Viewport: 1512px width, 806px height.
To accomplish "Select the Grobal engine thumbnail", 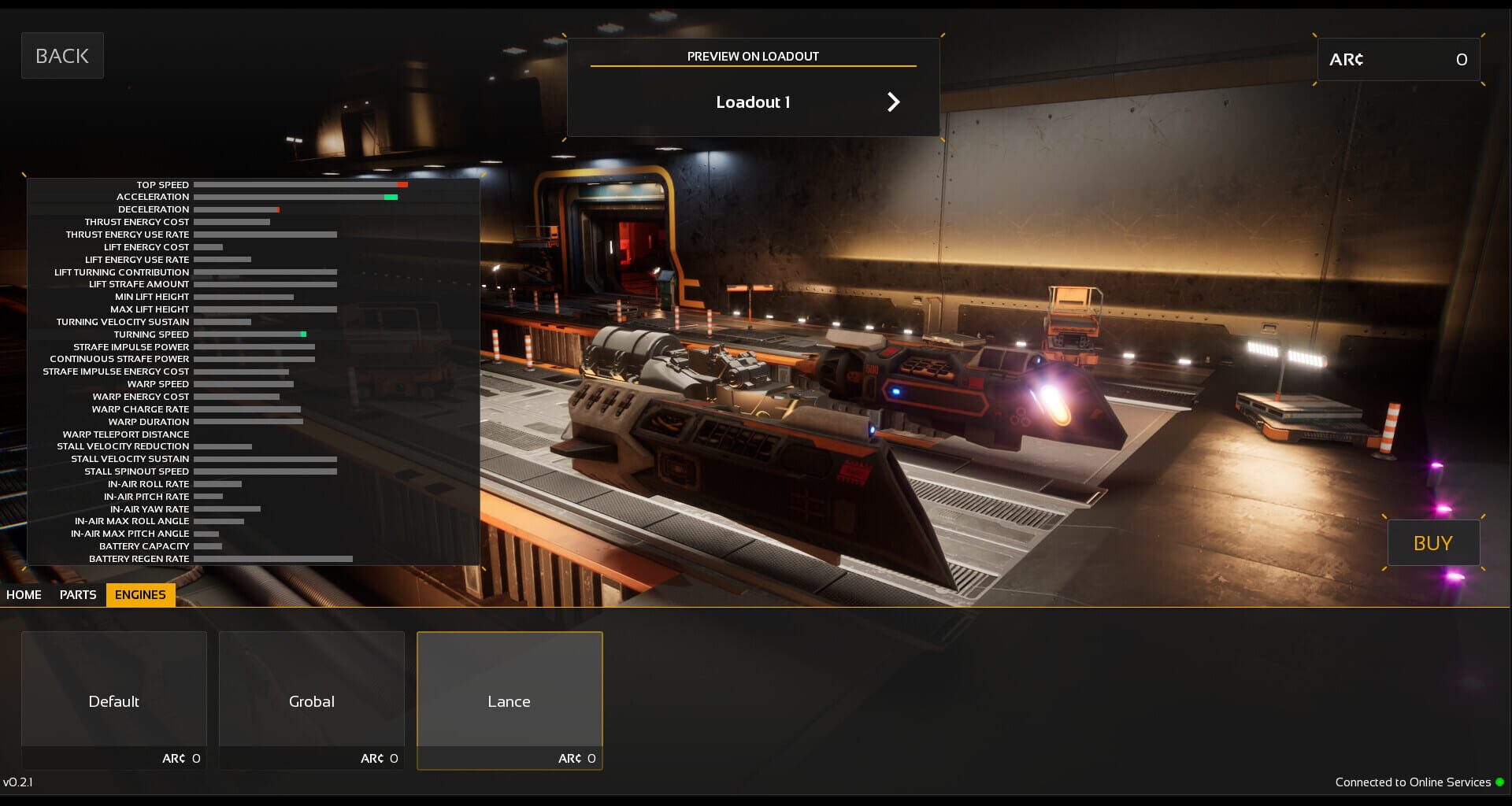I will [x=312, y=689].
